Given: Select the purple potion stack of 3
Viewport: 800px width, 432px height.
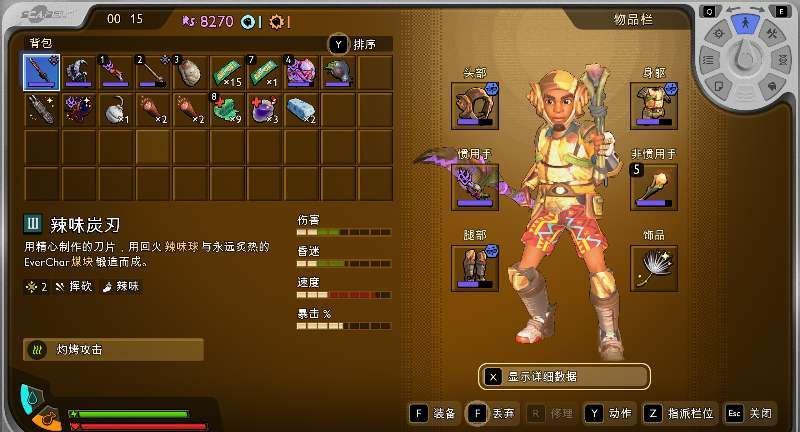Looking at the screenshot, I should (x=265, y=109).
